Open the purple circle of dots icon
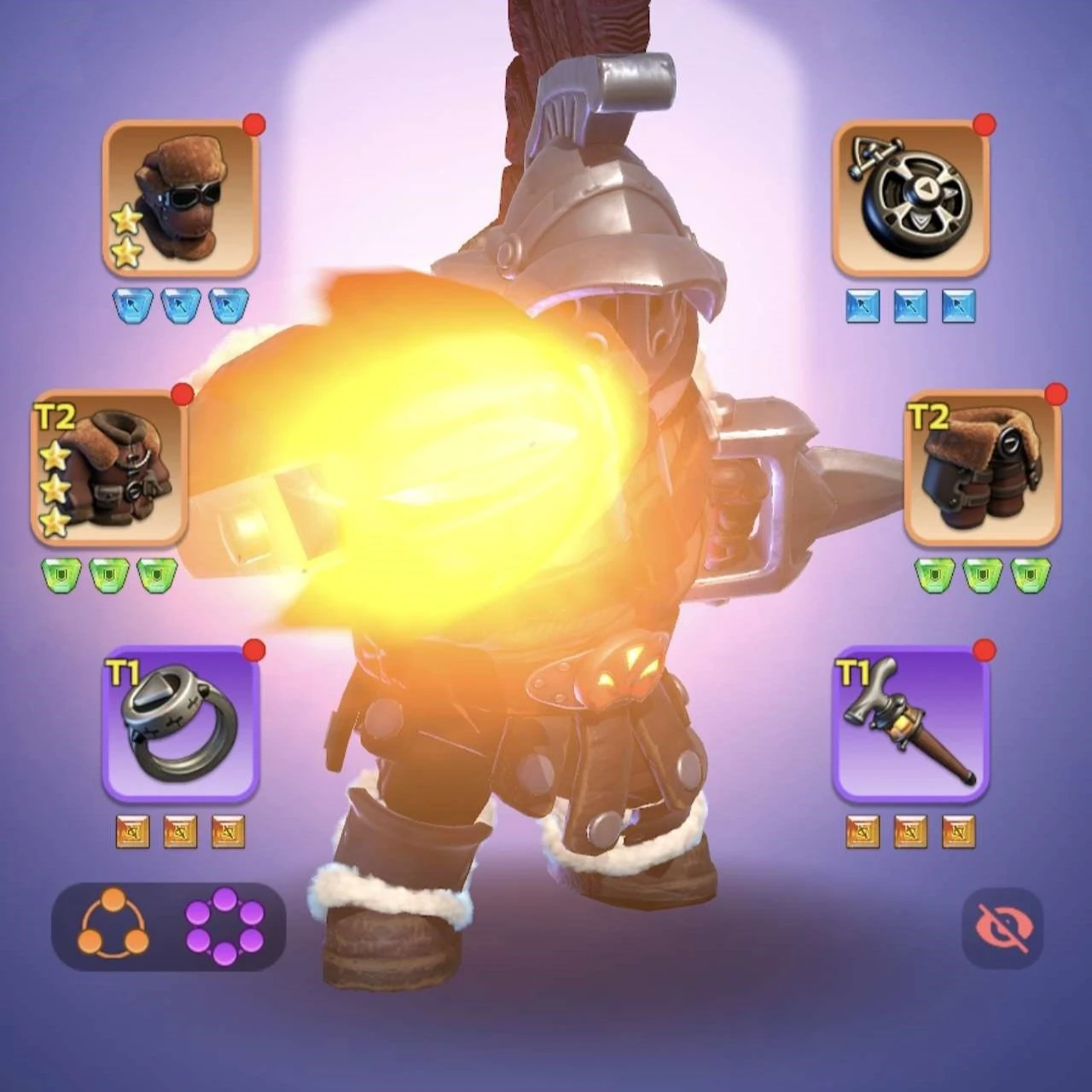Screen dimensions: 1092x1092 point(224,926)
